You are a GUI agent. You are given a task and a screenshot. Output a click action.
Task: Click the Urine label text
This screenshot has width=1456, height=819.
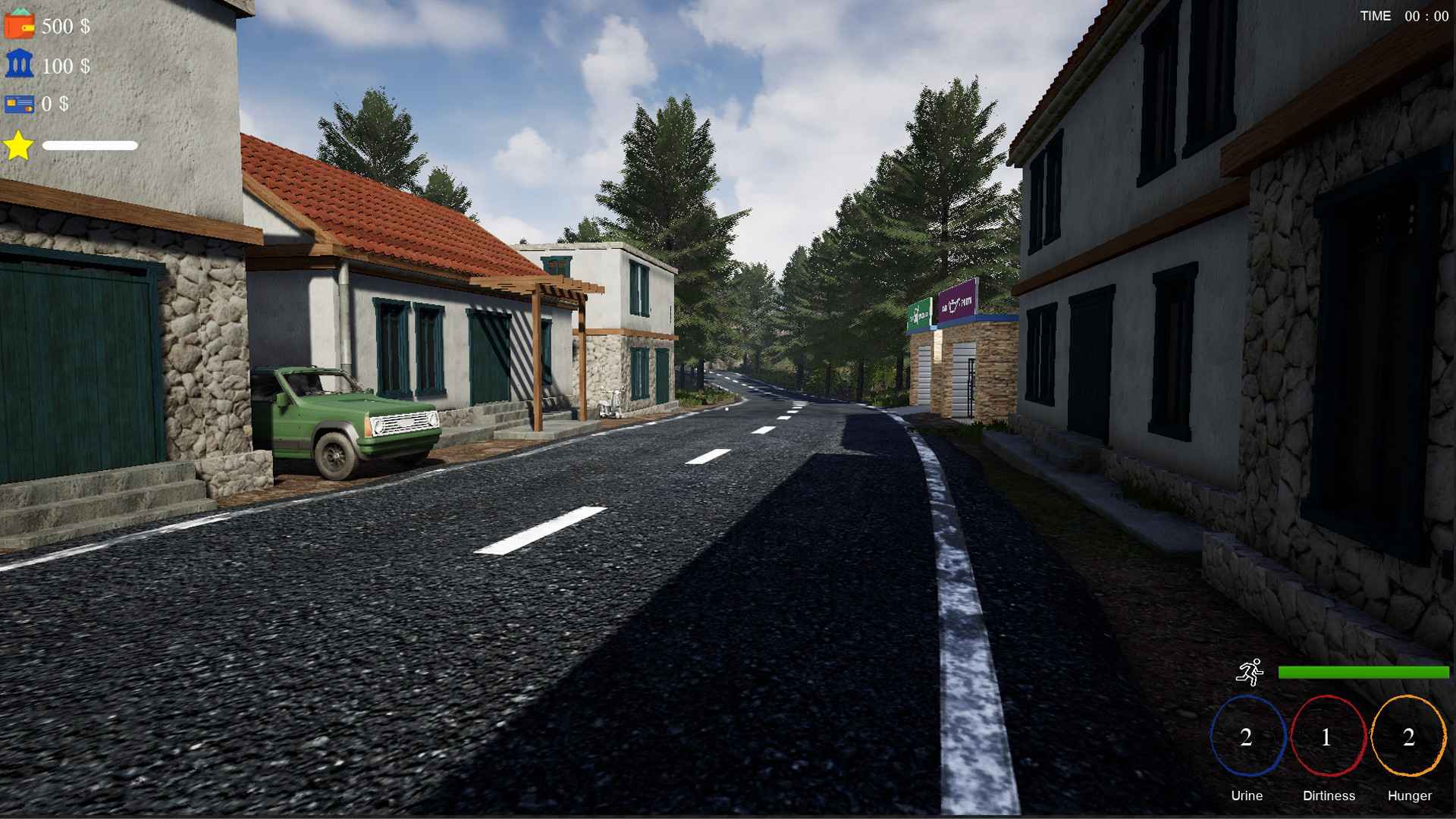pos(1247,795)
